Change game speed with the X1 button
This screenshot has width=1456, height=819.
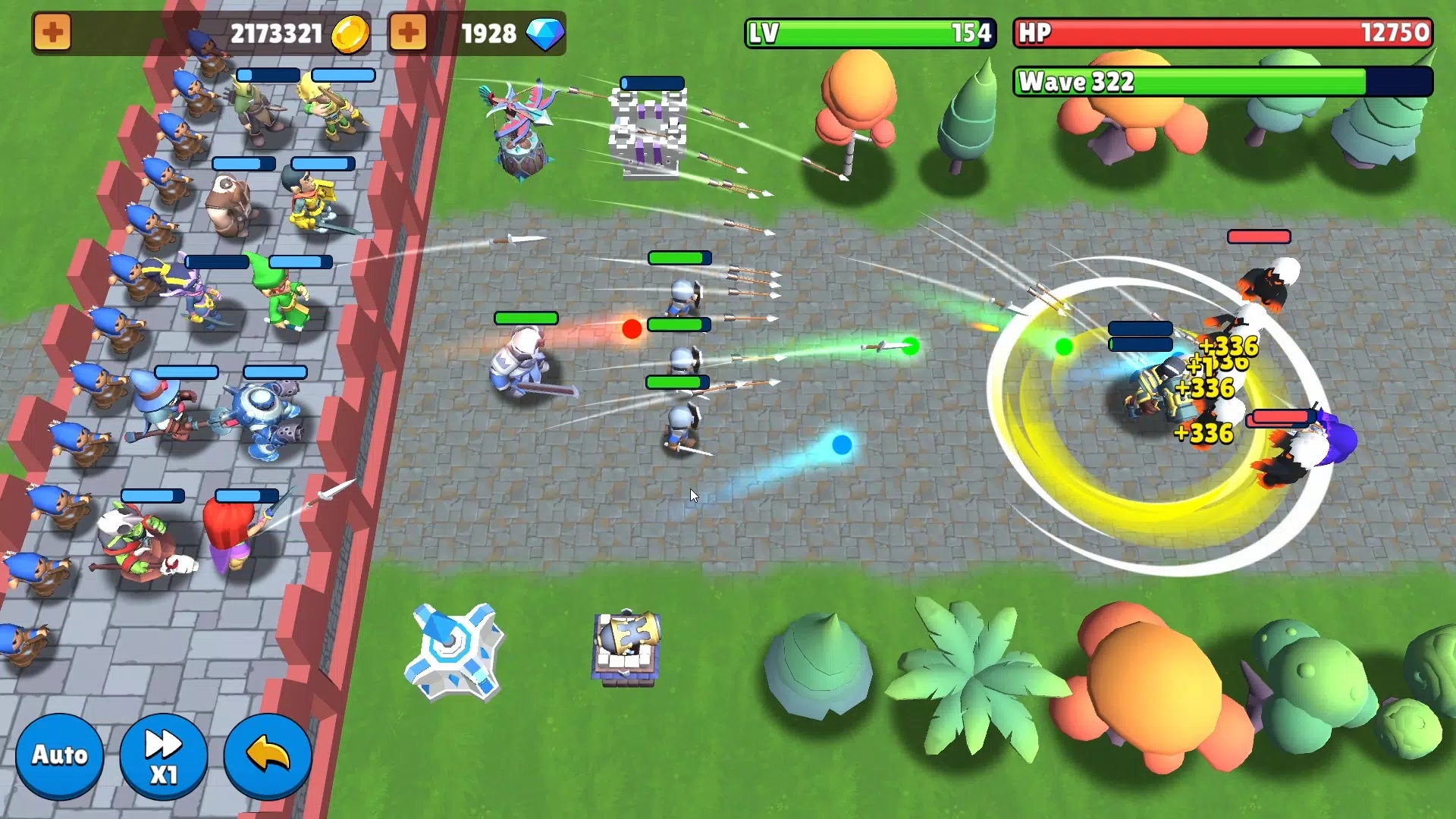[163, 755]
